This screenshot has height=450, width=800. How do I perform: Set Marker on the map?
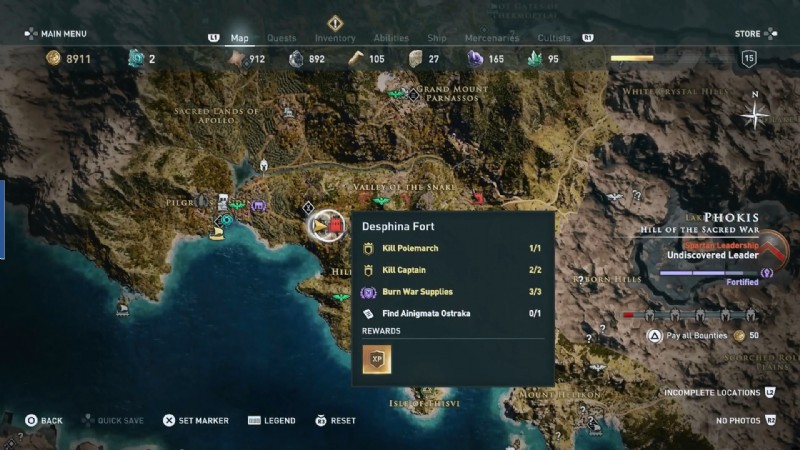(x=201, y=420)
